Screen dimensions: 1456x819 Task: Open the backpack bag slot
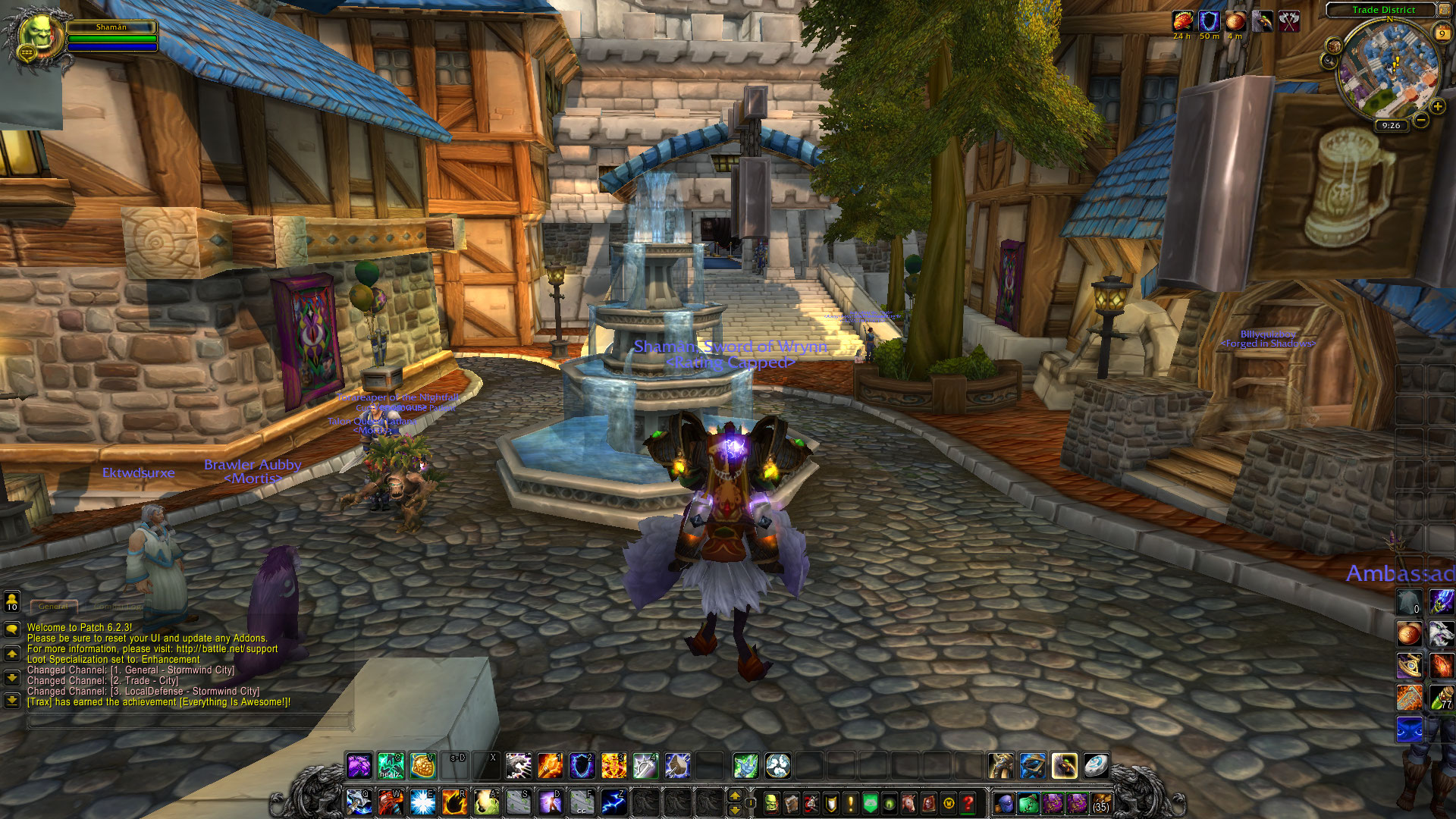click(1101, 802)
